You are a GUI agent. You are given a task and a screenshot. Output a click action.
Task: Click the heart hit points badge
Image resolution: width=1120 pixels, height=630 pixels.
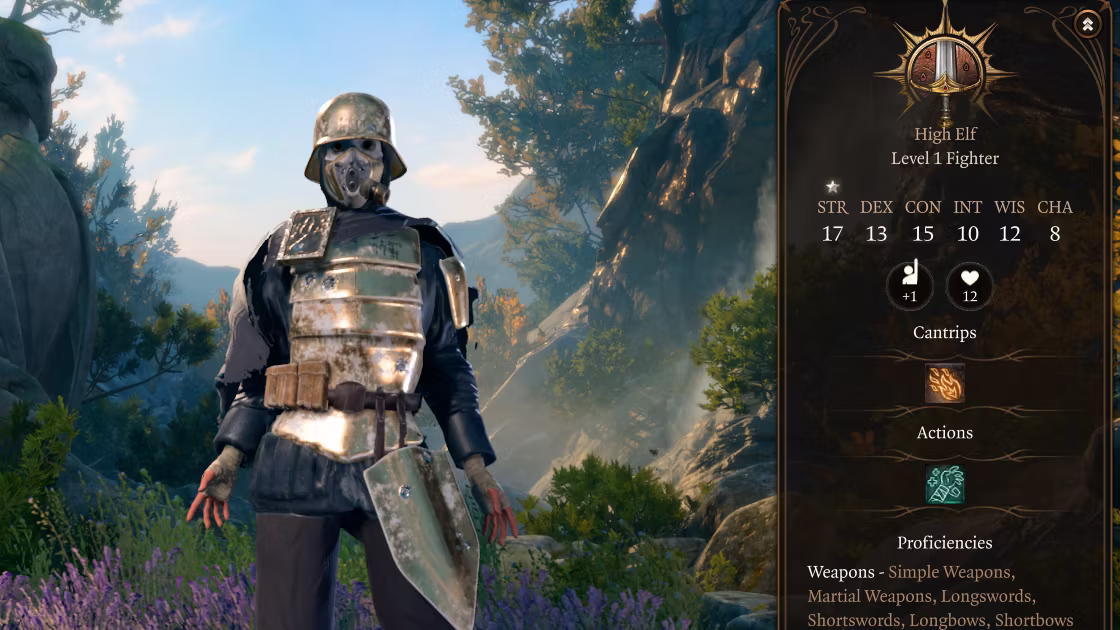pos(969,286)
